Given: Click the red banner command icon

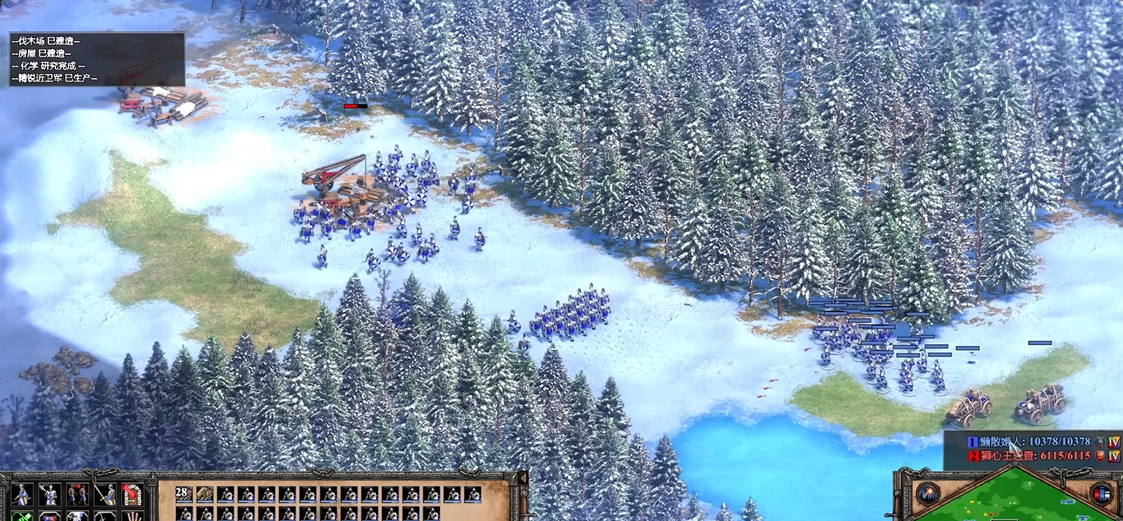Looking at the screenshot, I should 131,494.
